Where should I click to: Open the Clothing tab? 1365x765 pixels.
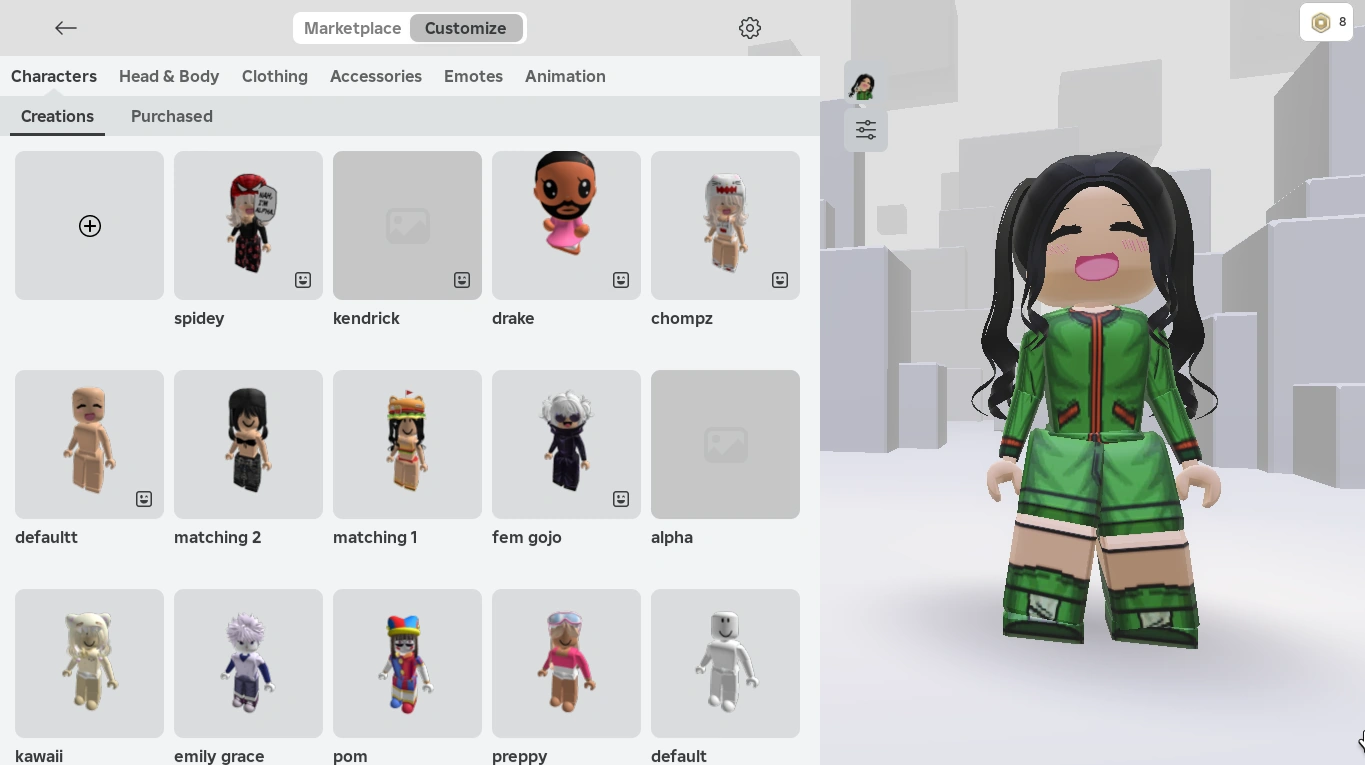click(x=274, y=76)
